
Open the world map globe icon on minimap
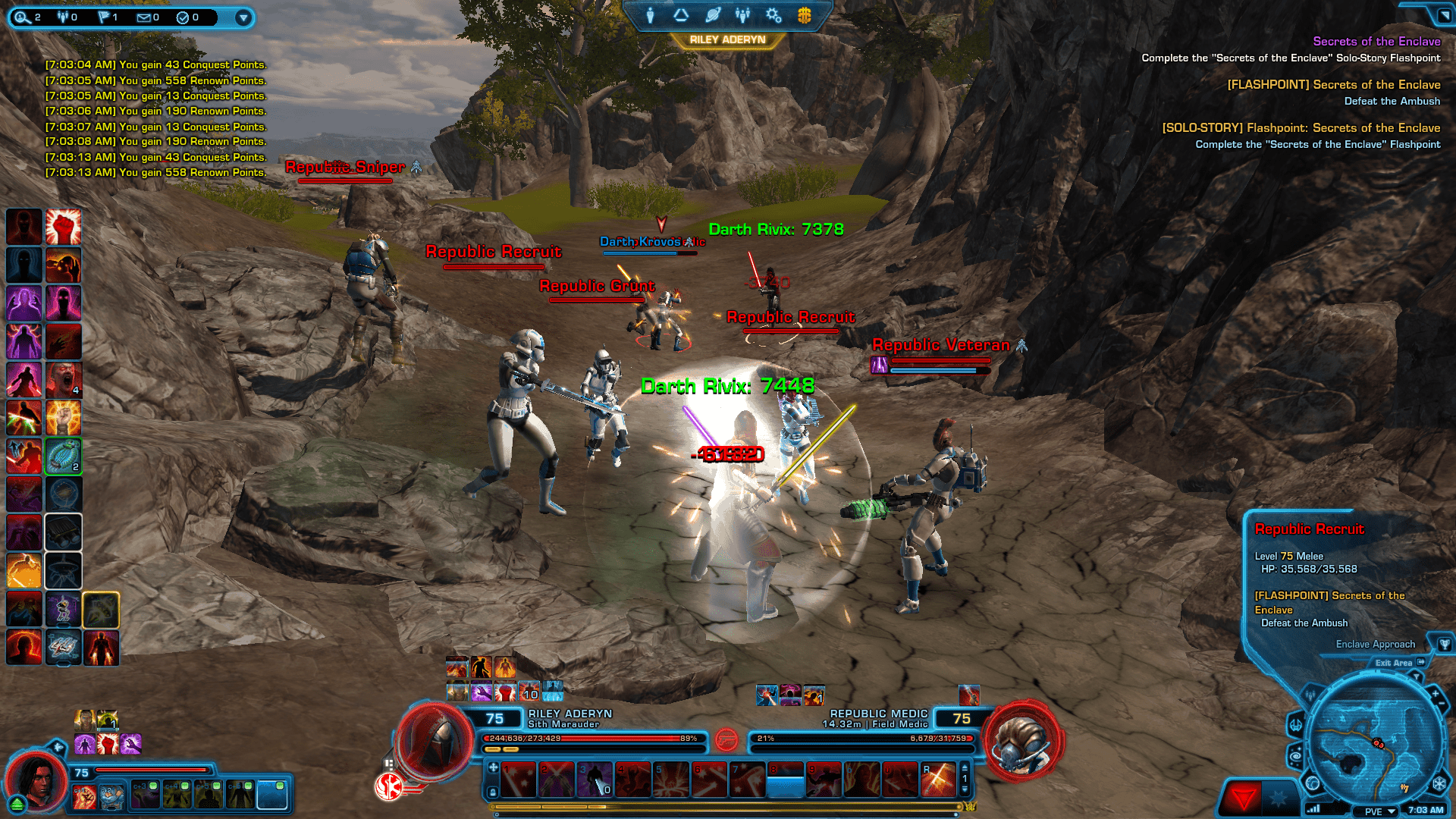pos(1313,783)
